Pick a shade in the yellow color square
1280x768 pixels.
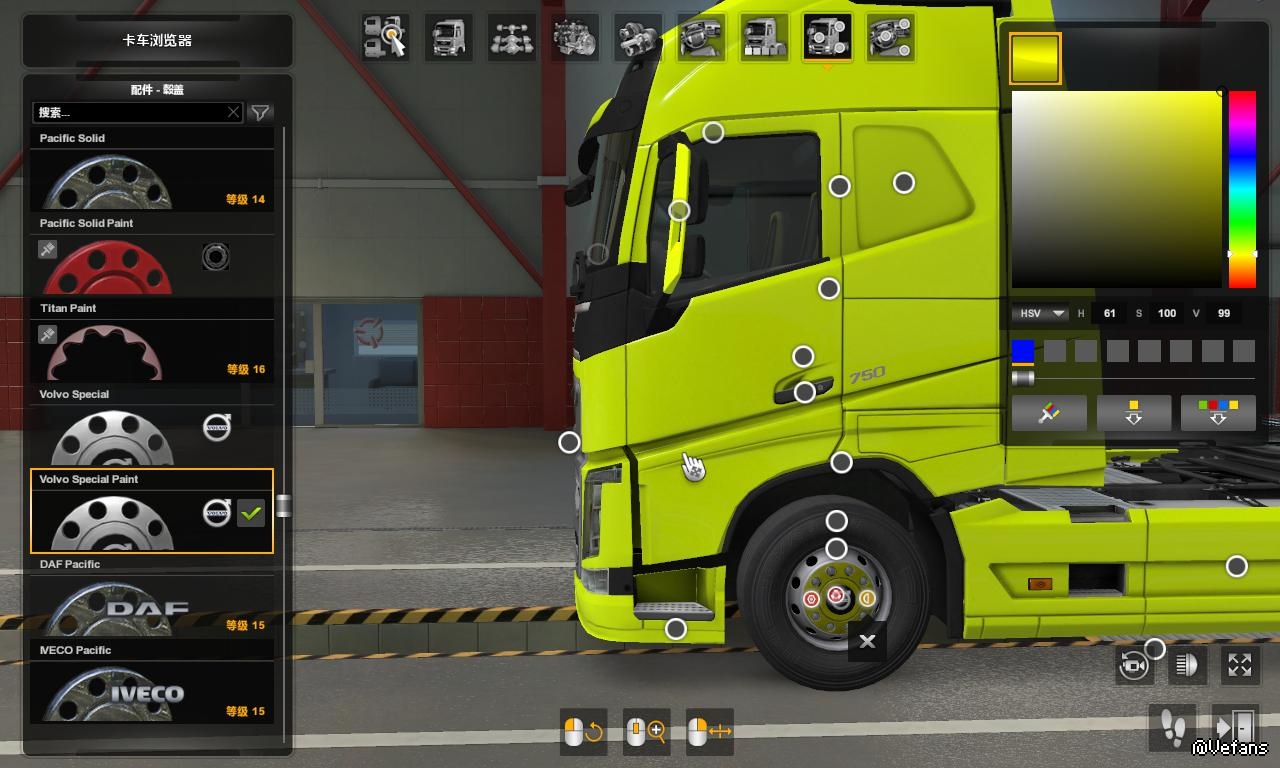pos(1116,189)
